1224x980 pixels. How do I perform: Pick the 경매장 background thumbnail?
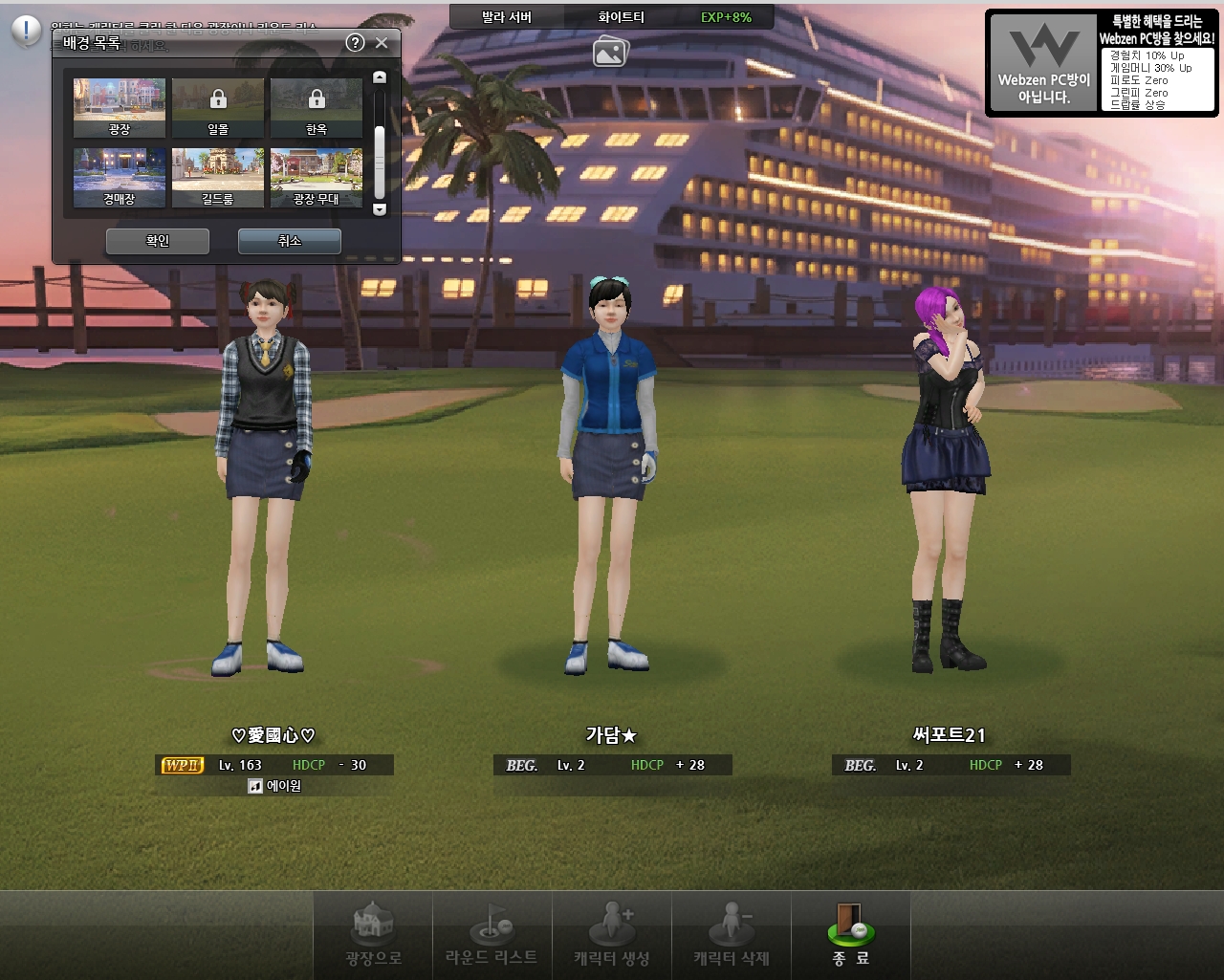(x=120, y=178)
